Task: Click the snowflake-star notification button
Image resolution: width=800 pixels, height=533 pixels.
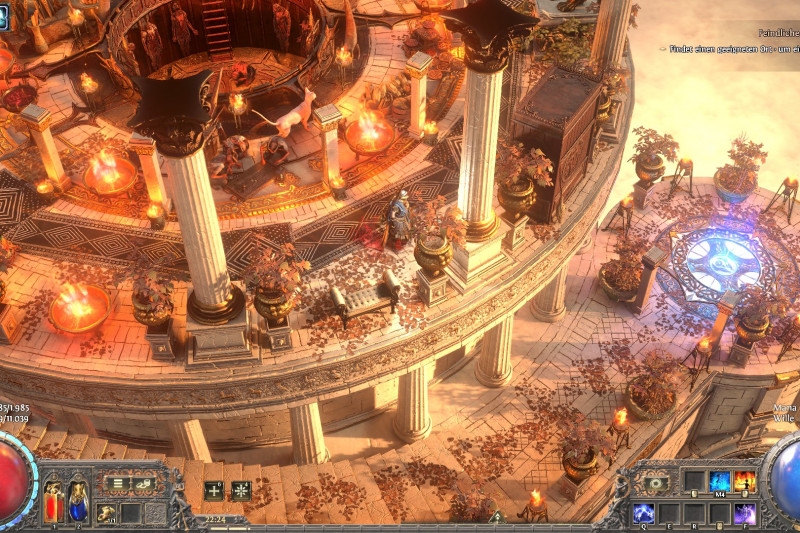Action: pyautogui.click(x=241, y=490)
